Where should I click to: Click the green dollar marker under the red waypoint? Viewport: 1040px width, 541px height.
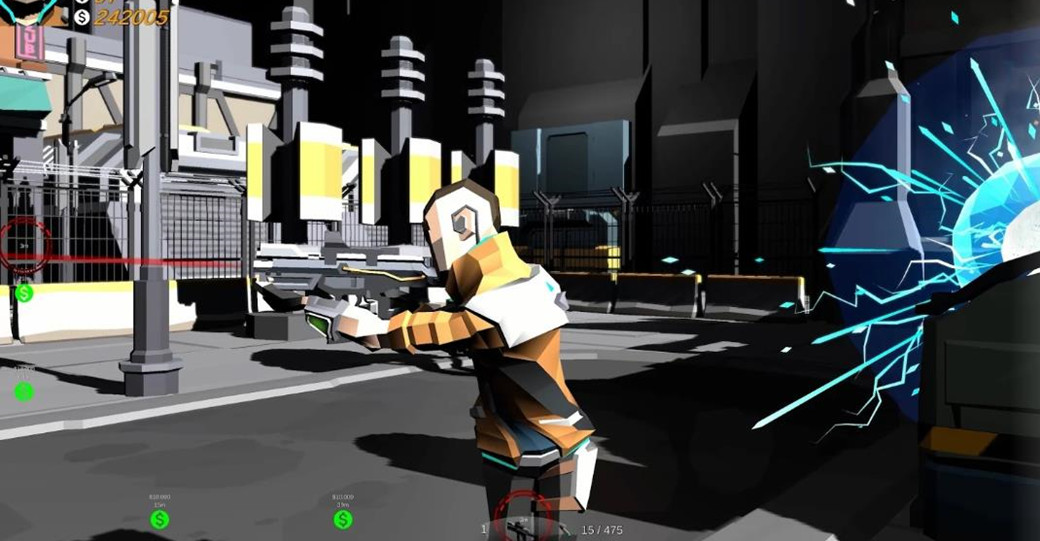click(x=24, y=293)
